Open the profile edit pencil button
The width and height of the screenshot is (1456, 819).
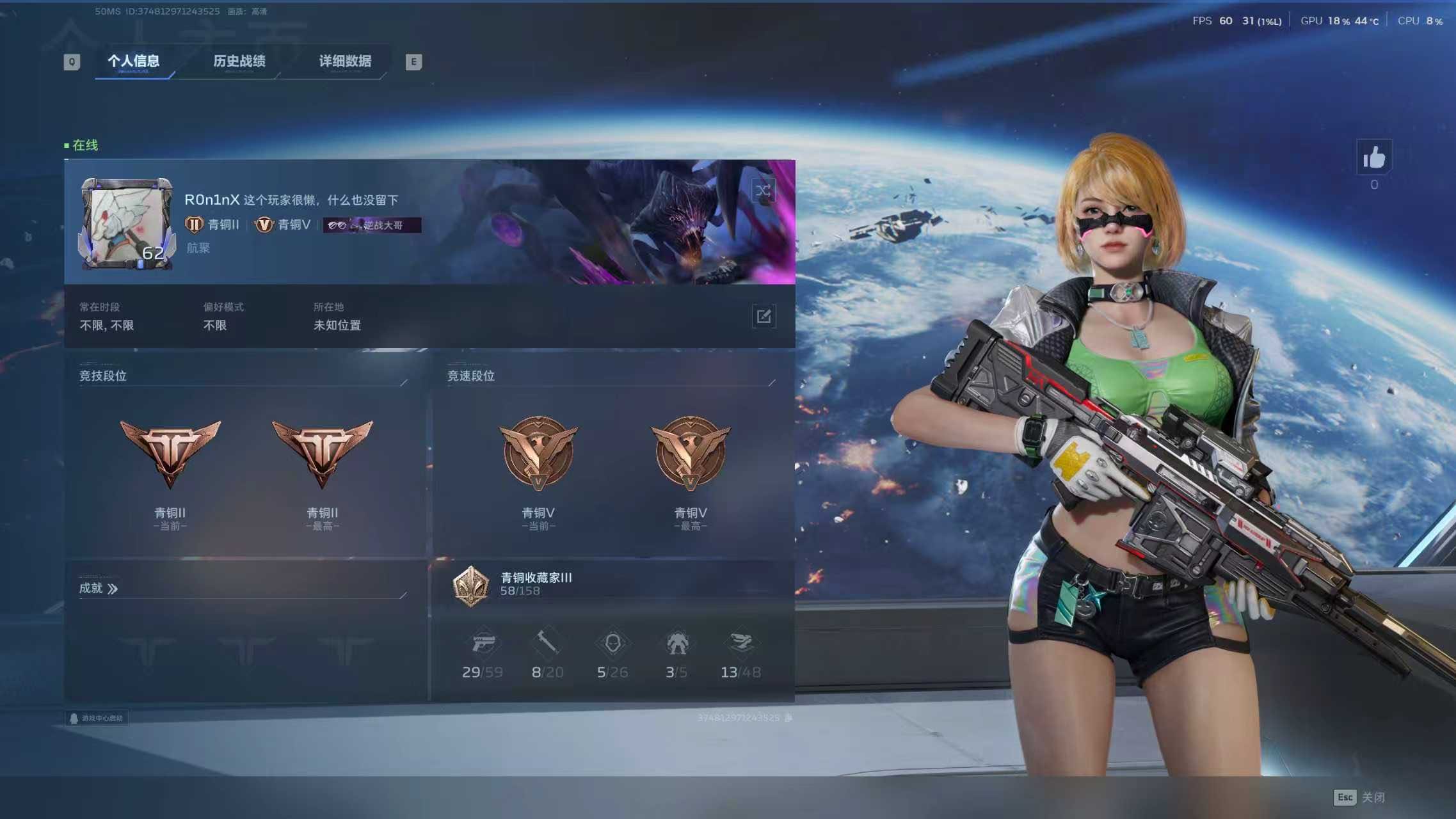click(764, 316)
